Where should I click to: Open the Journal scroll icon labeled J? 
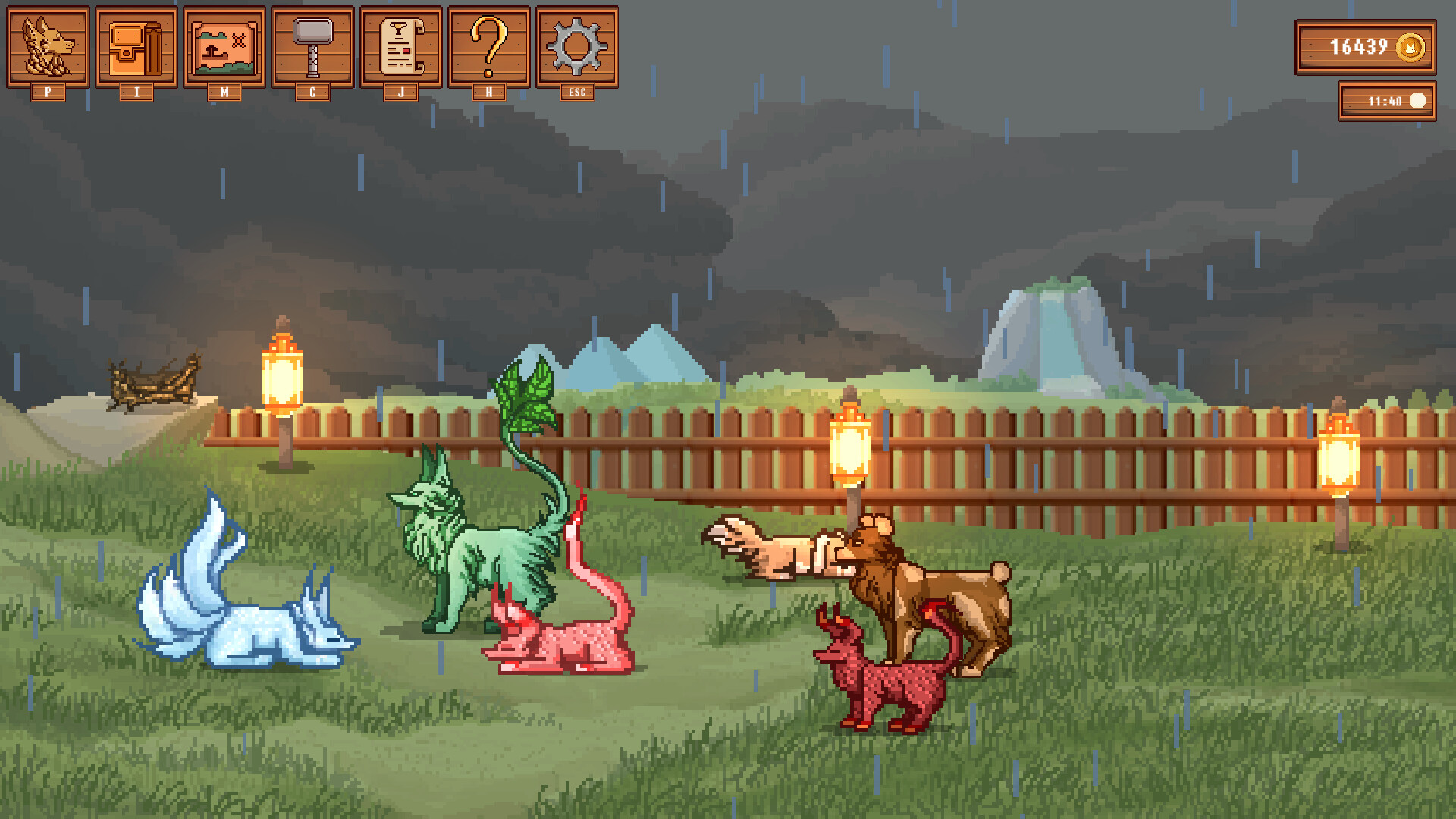pos(400,47)
